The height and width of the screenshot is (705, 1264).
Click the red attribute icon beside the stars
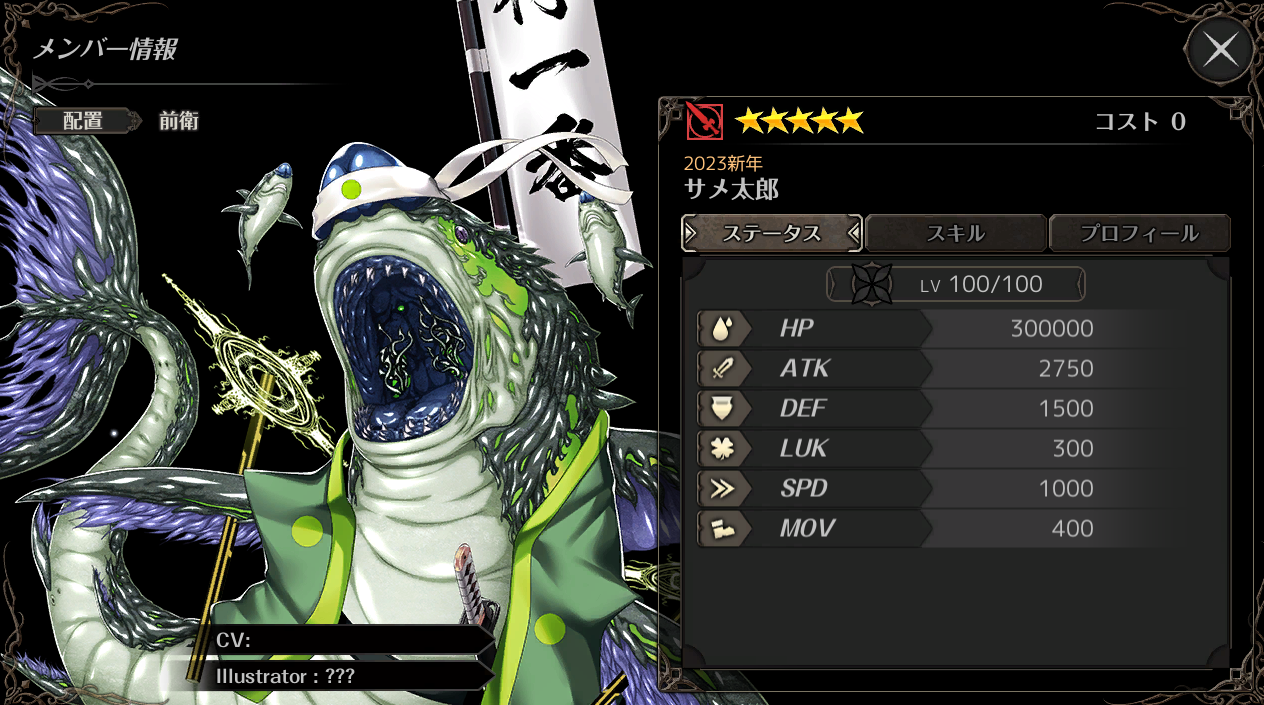click(x=704, y=122)
